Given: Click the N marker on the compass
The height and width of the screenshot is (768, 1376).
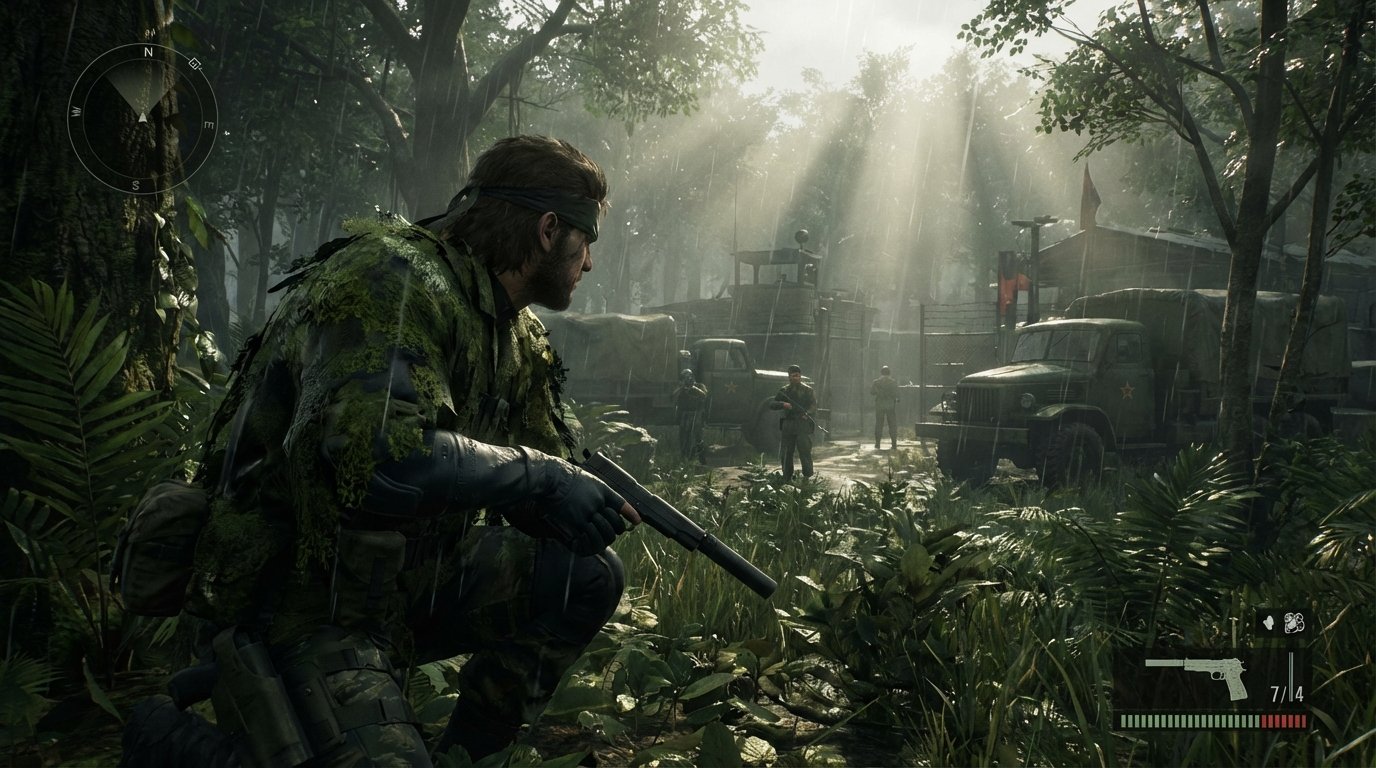Looking at the screenshot, I should point(147,51).
